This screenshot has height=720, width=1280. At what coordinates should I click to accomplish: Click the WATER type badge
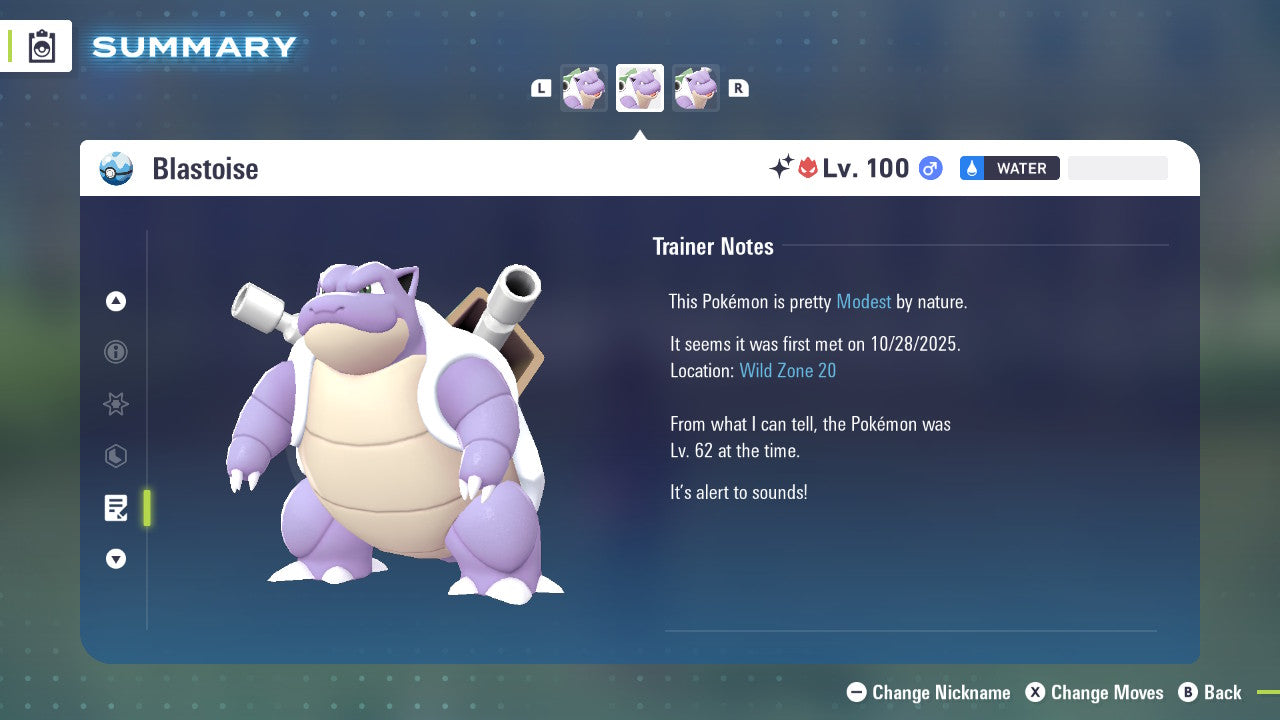click(x=1010, y=168)
